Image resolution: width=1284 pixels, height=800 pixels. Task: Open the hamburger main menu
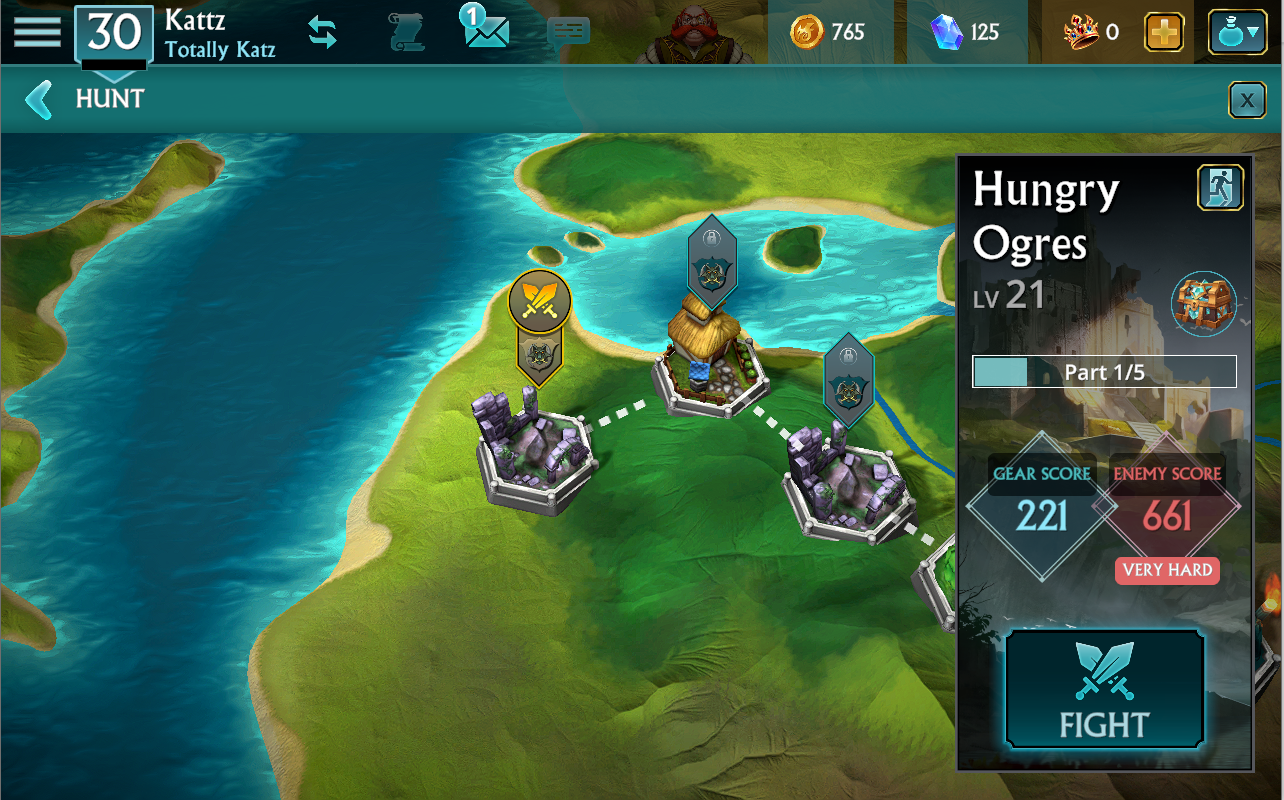pos(37,31)
